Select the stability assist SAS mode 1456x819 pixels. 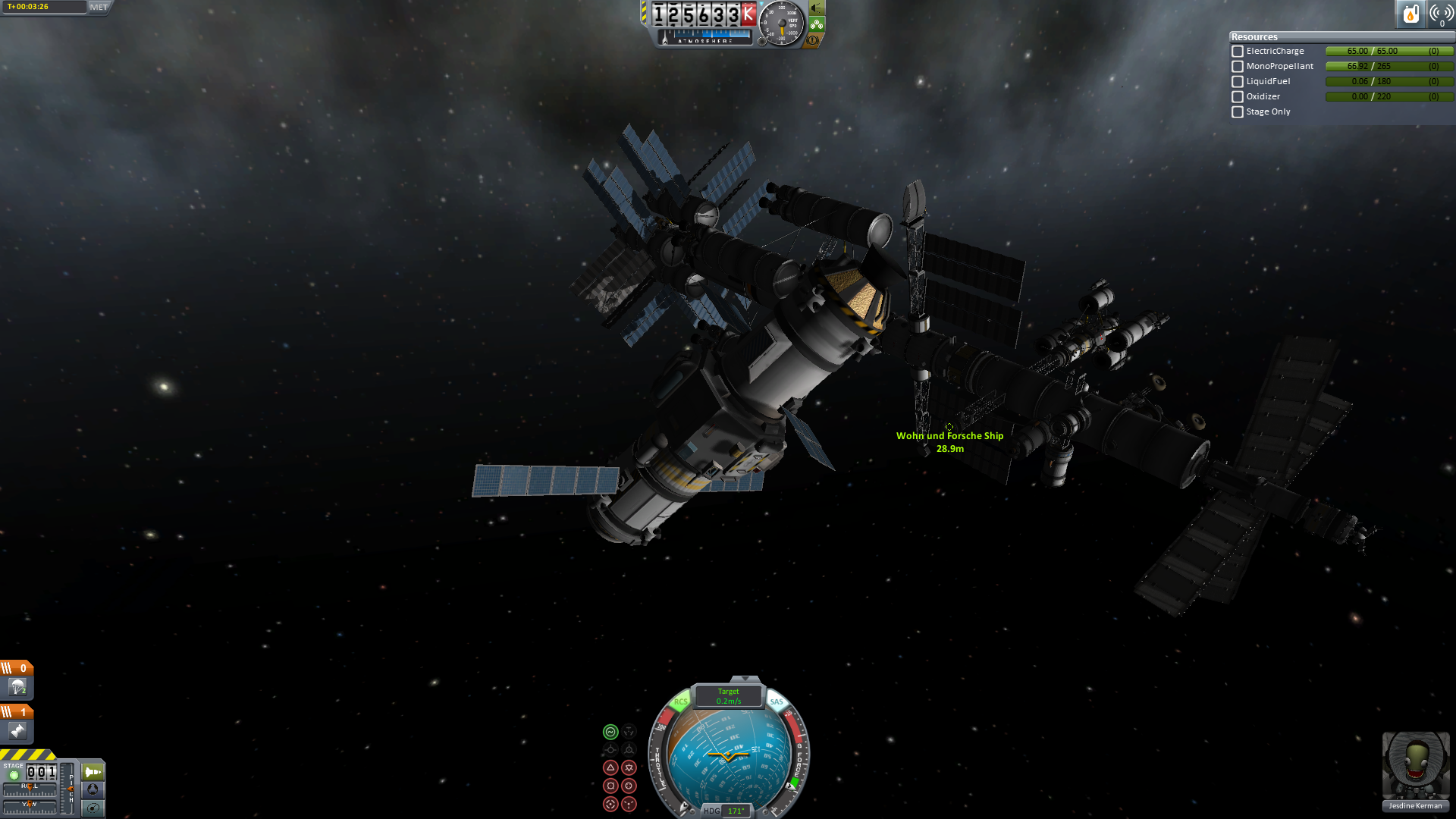tap(610, 732)
